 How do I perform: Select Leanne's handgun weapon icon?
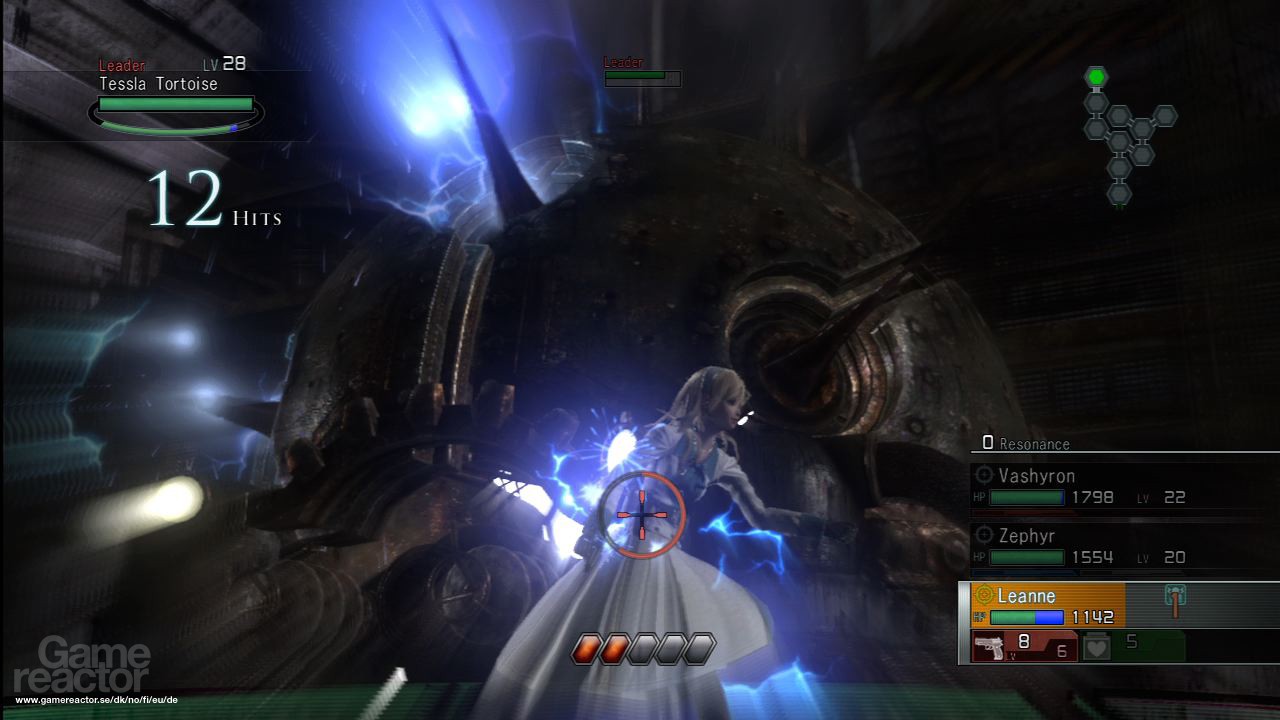(990, 646)
